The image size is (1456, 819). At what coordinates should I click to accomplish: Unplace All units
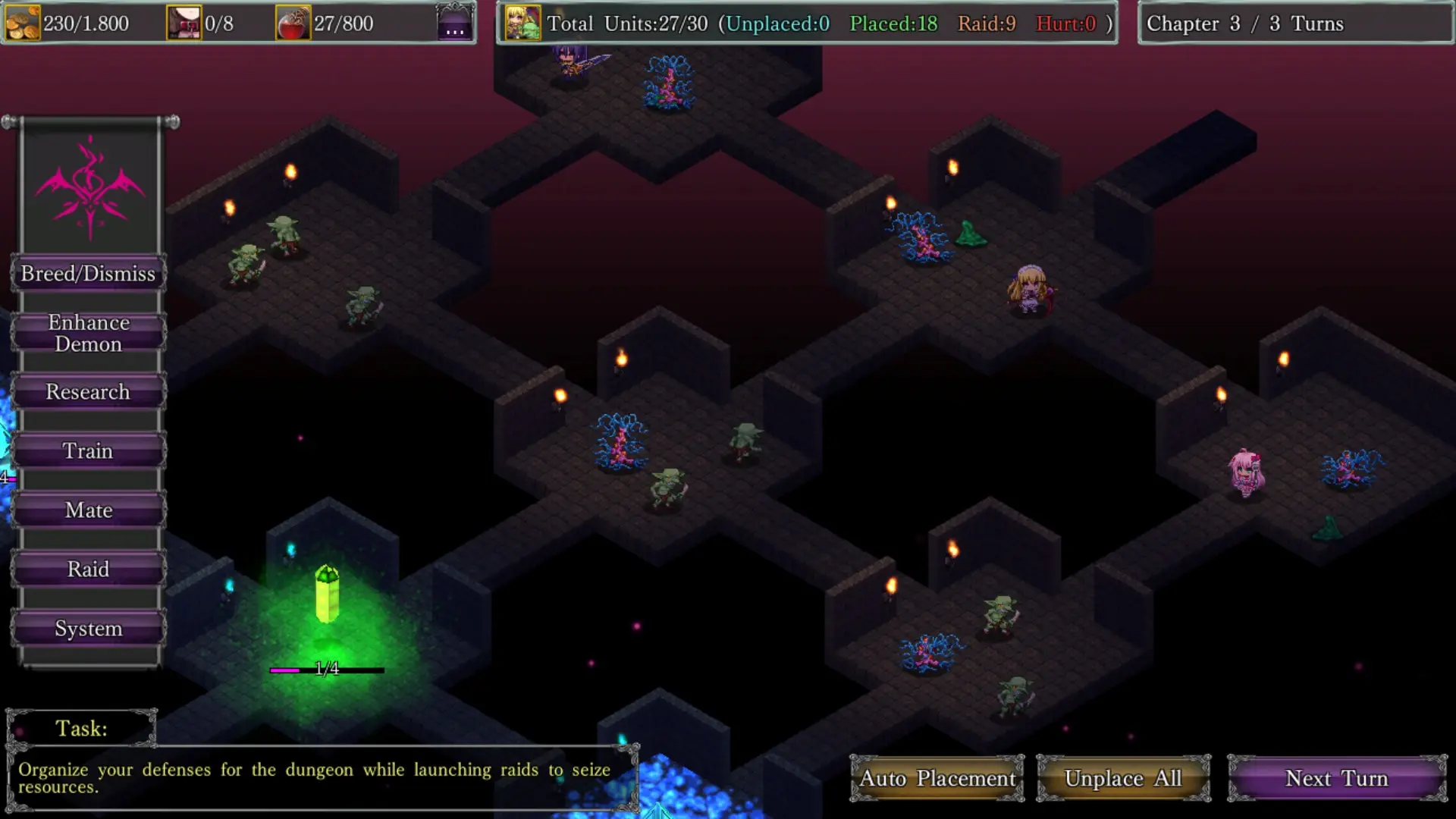pyautogui.click(x=1123, y=778)
